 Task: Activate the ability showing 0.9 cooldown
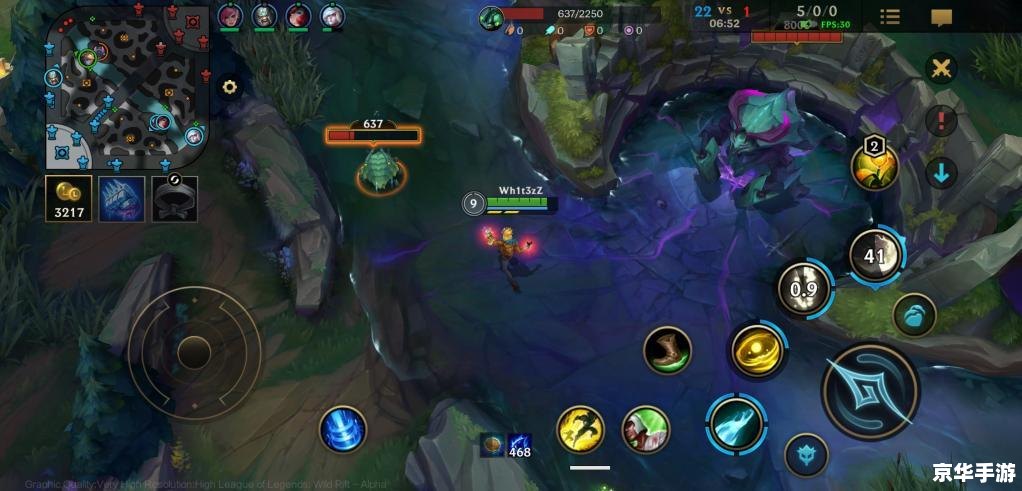[x=804, y=290]
